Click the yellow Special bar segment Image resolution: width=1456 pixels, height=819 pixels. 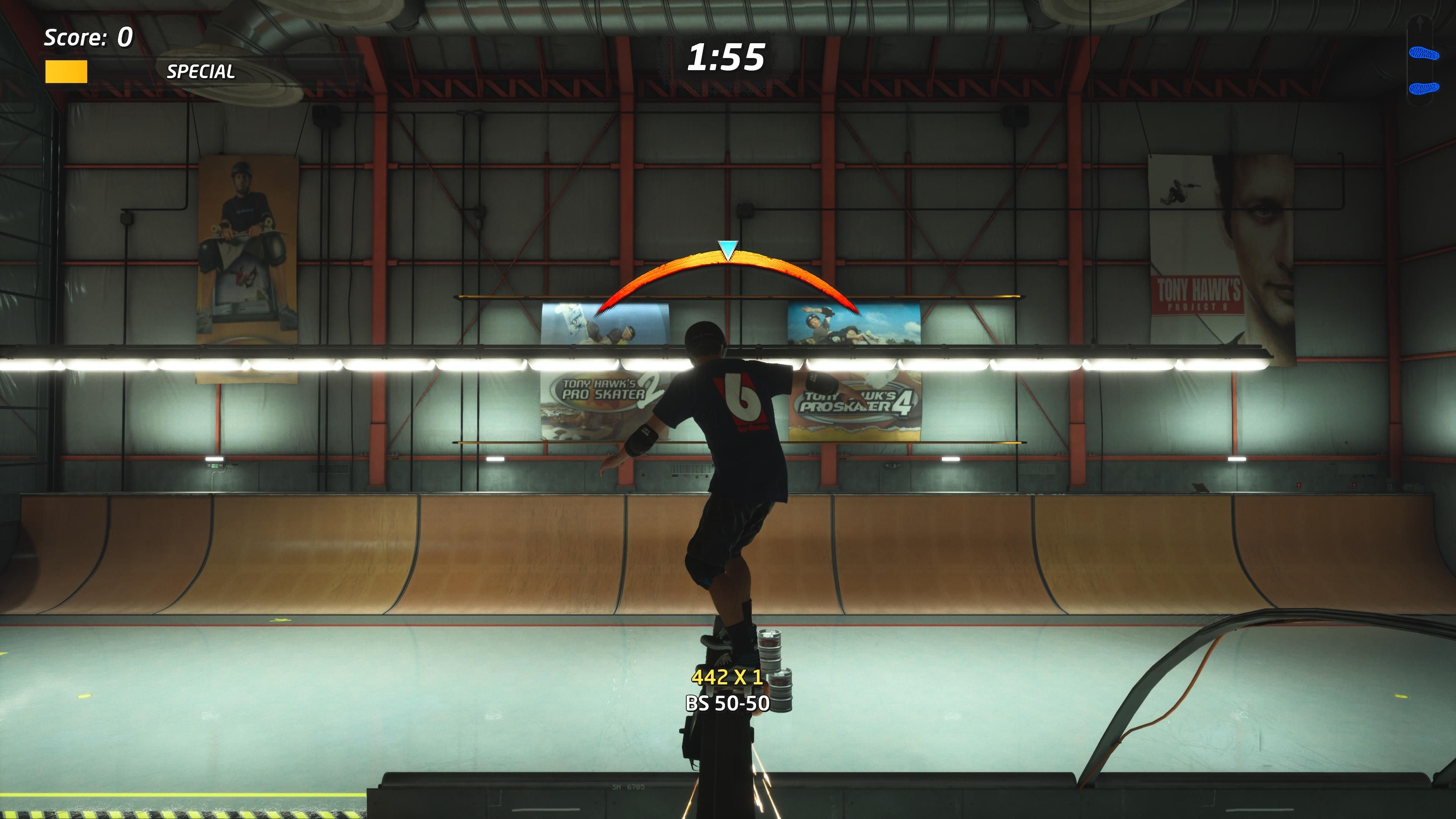click(x=66, y=72)
